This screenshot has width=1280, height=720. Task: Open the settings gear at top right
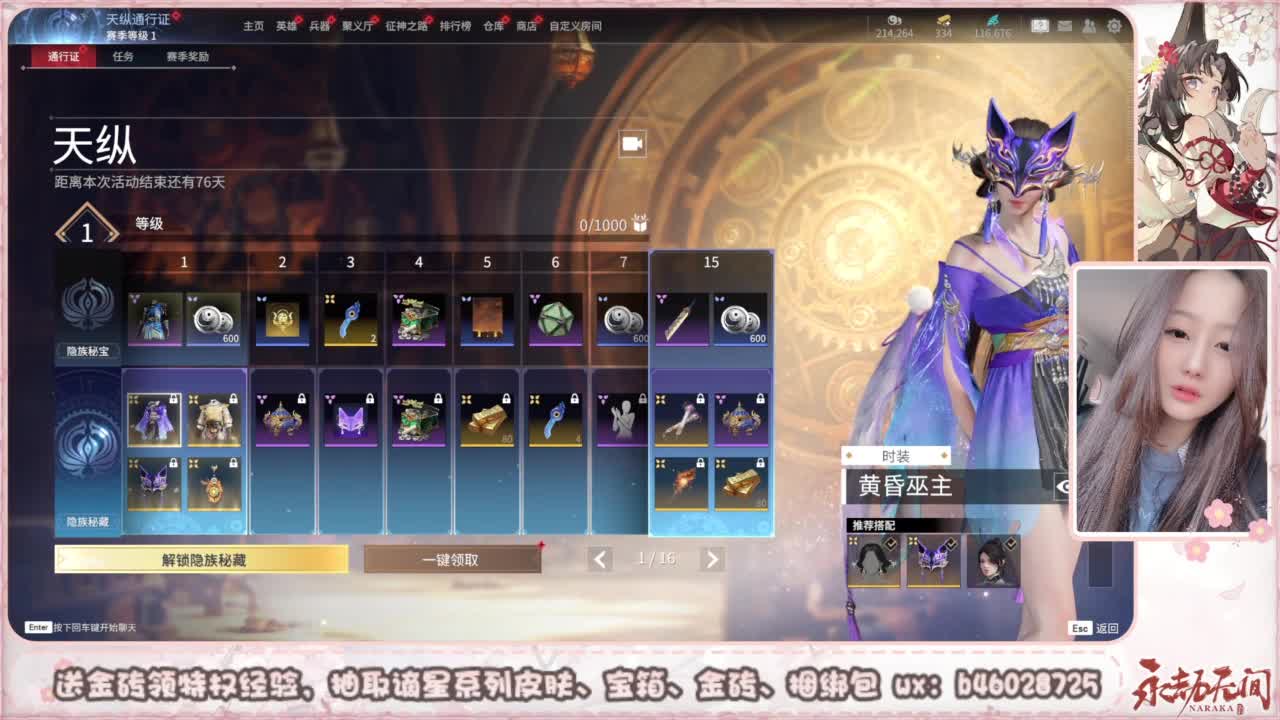1114,27
